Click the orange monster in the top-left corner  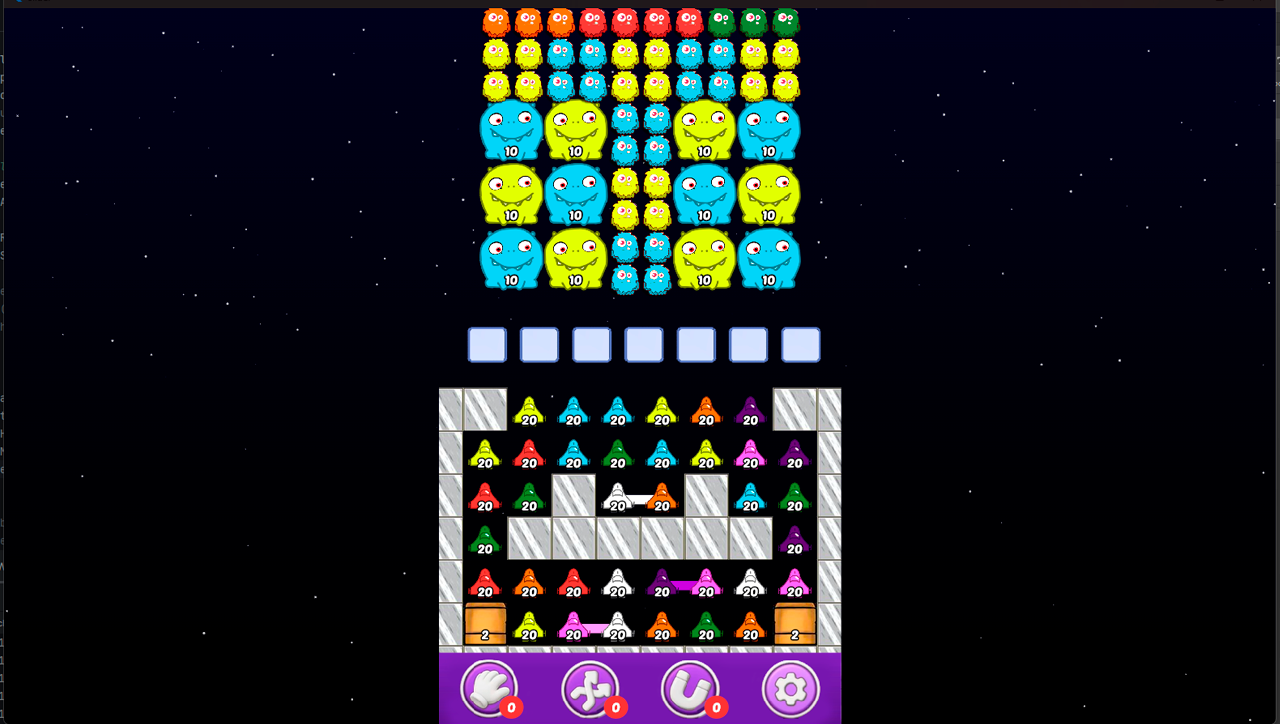pyautogui.click(x=495, y=17)
